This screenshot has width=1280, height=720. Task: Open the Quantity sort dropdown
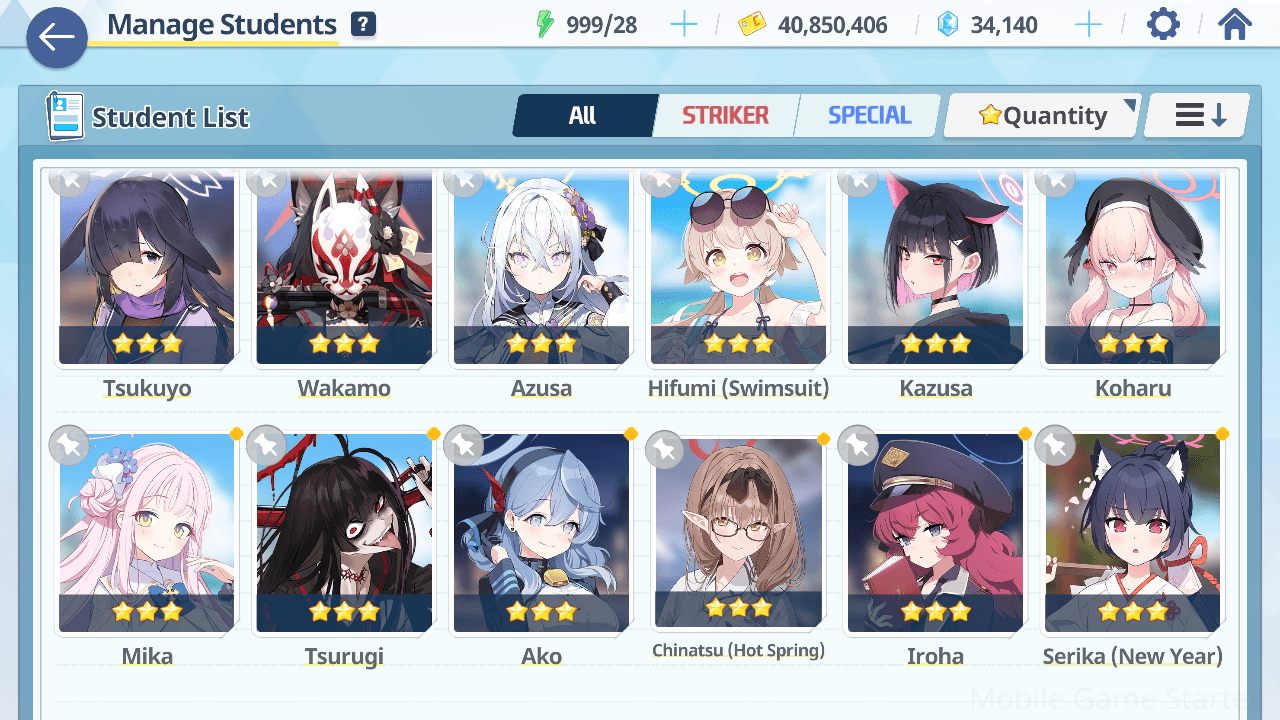click(x=1043, y=116)
